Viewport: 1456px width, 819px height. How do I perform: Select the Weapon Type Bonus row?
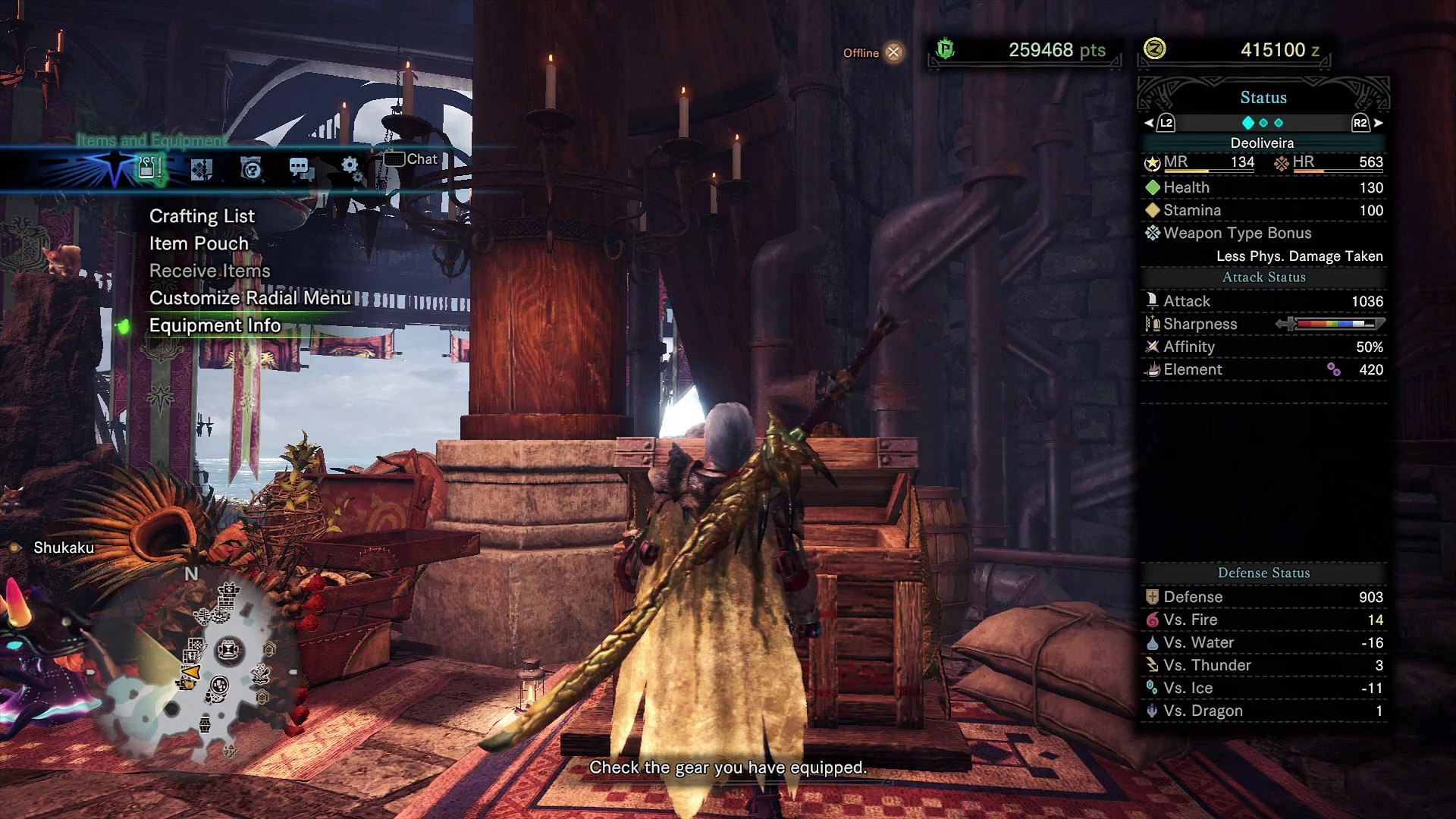point(1263,233)
